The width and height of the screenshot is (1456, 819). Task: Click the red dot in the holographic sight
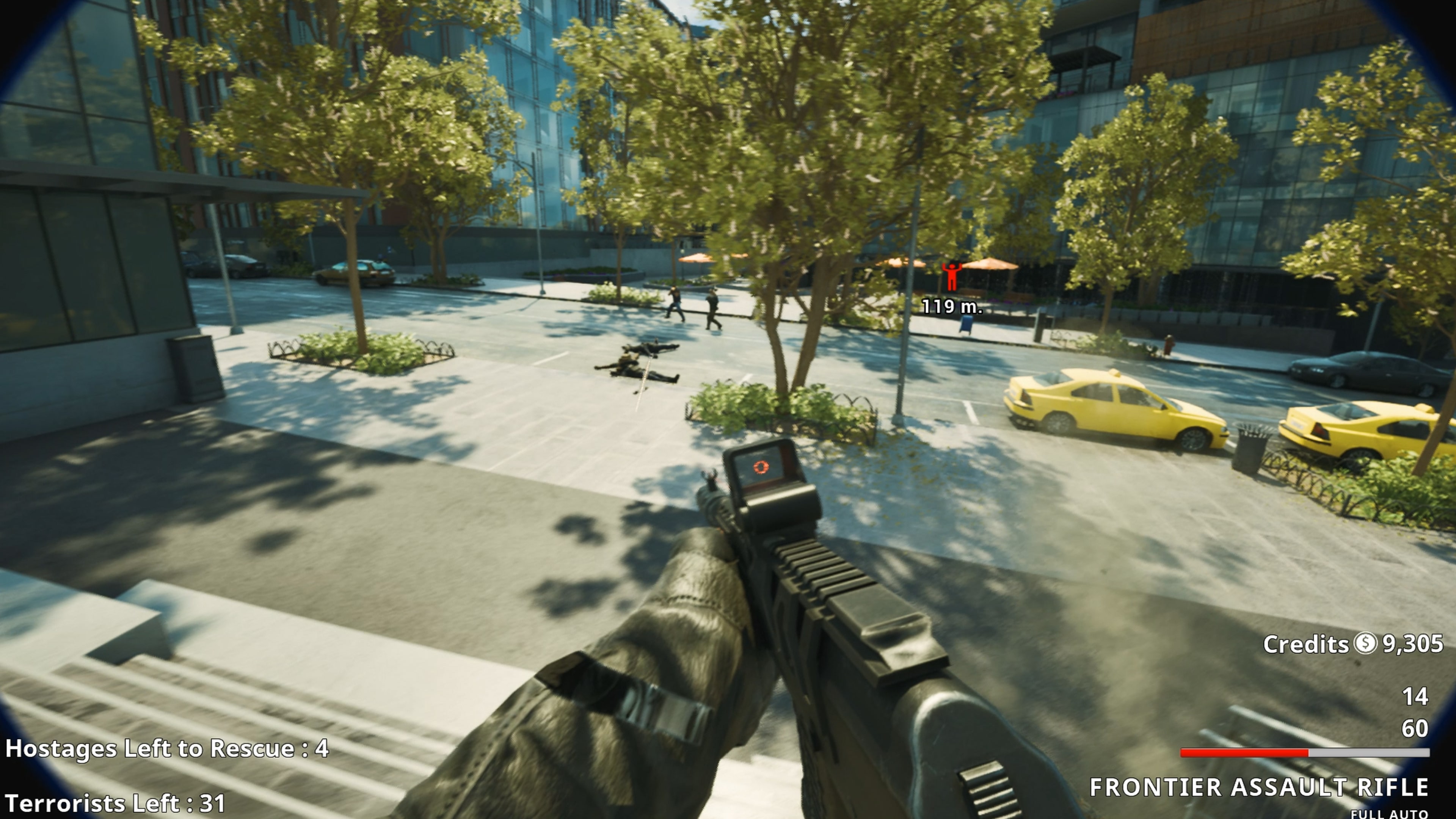pos(761,467)
